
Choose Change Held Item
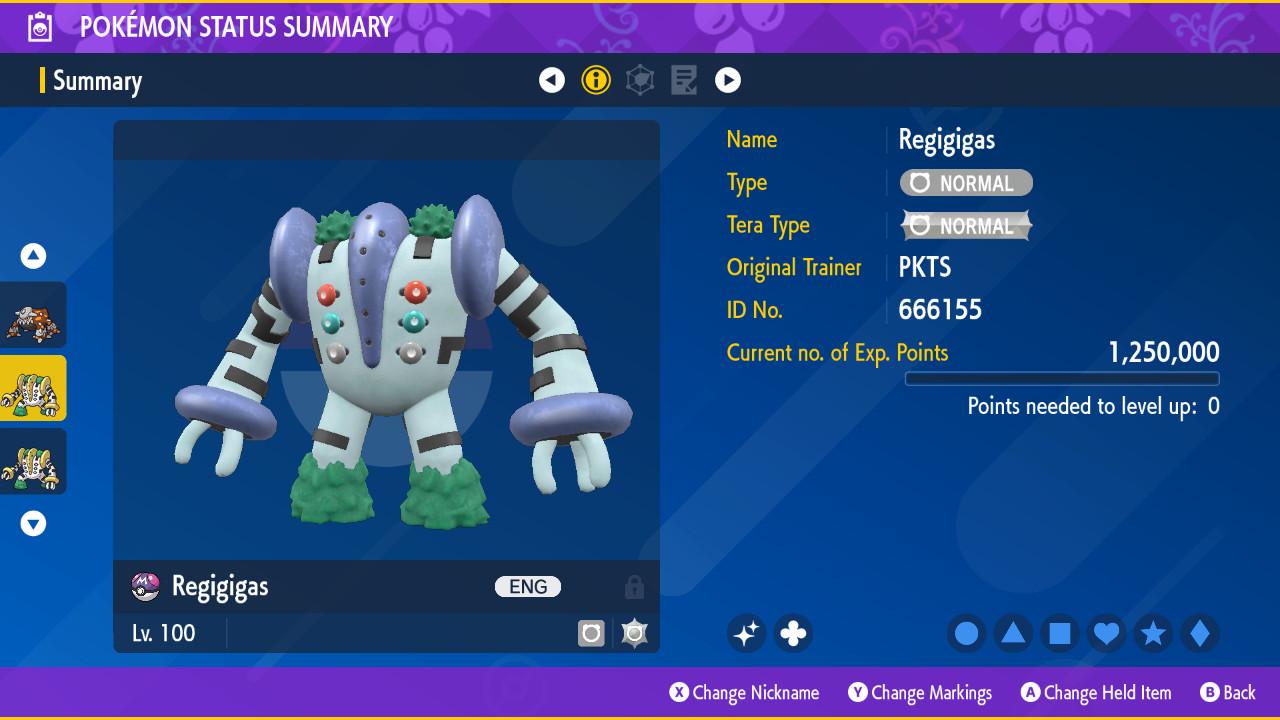pyautogui.click(x=1096, y=692)
